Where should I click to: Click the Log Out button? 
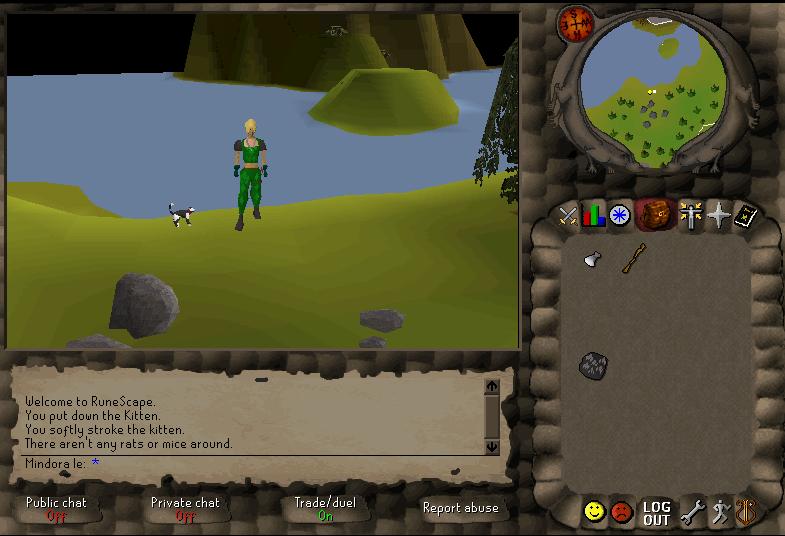(x=656, y=513)
